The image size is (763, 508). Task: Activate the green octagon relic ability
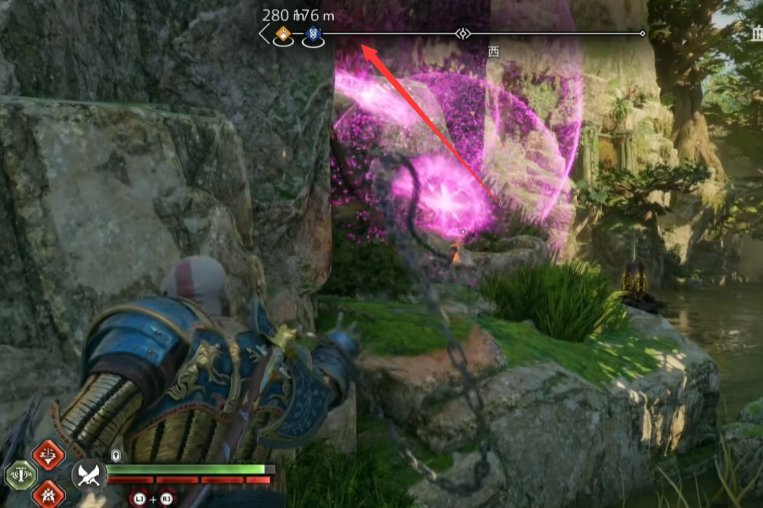click(x=19, y=475)
